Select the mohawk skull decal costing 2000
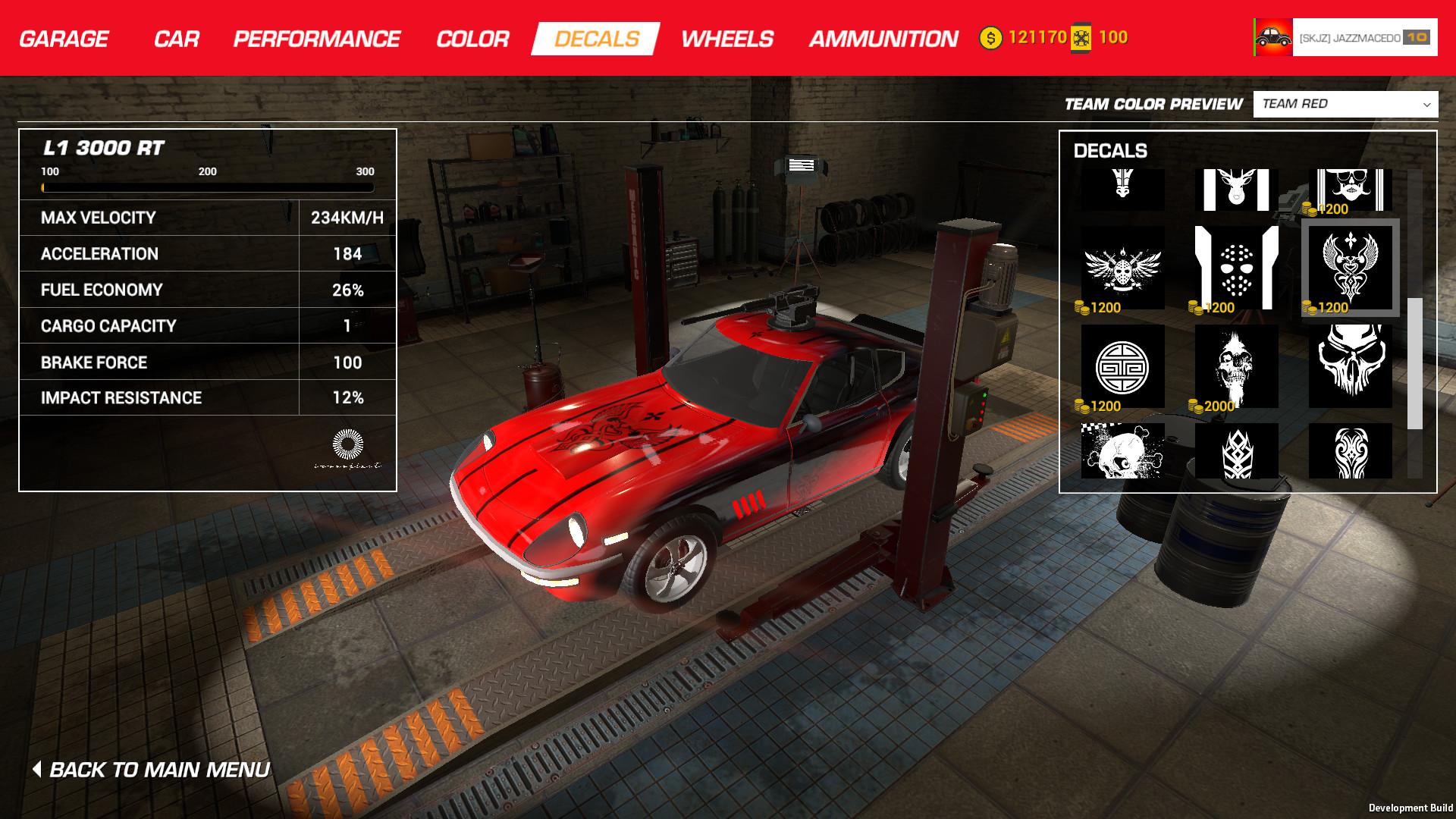 (x=1236, y=366)
